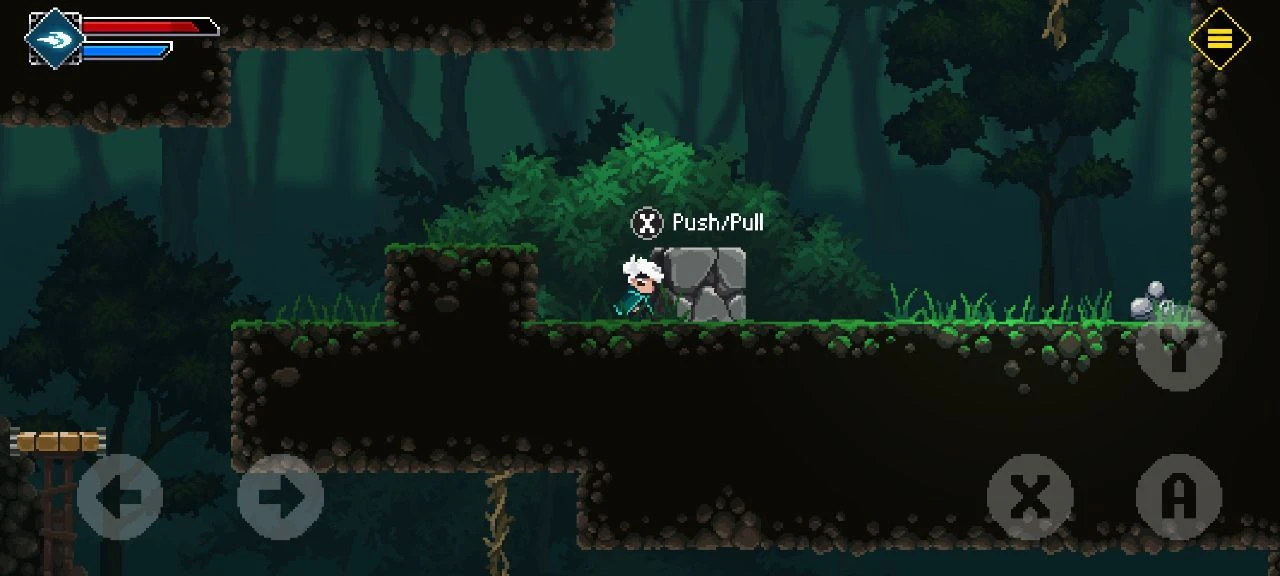
Task: Tap the on-screen A button
Action: [x=1179, y=497]
